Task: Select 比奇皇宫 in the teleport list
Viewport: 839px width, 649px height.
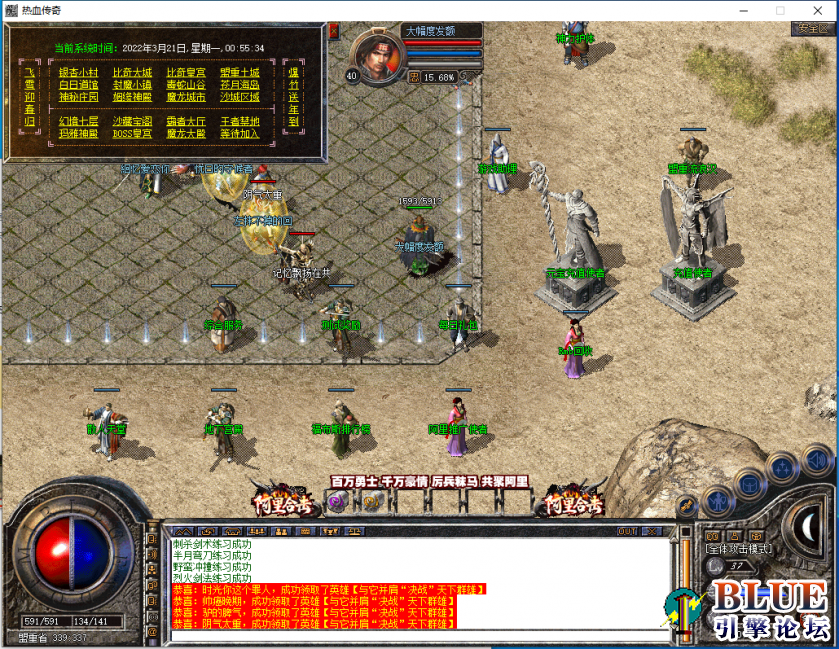Action: 186,72
